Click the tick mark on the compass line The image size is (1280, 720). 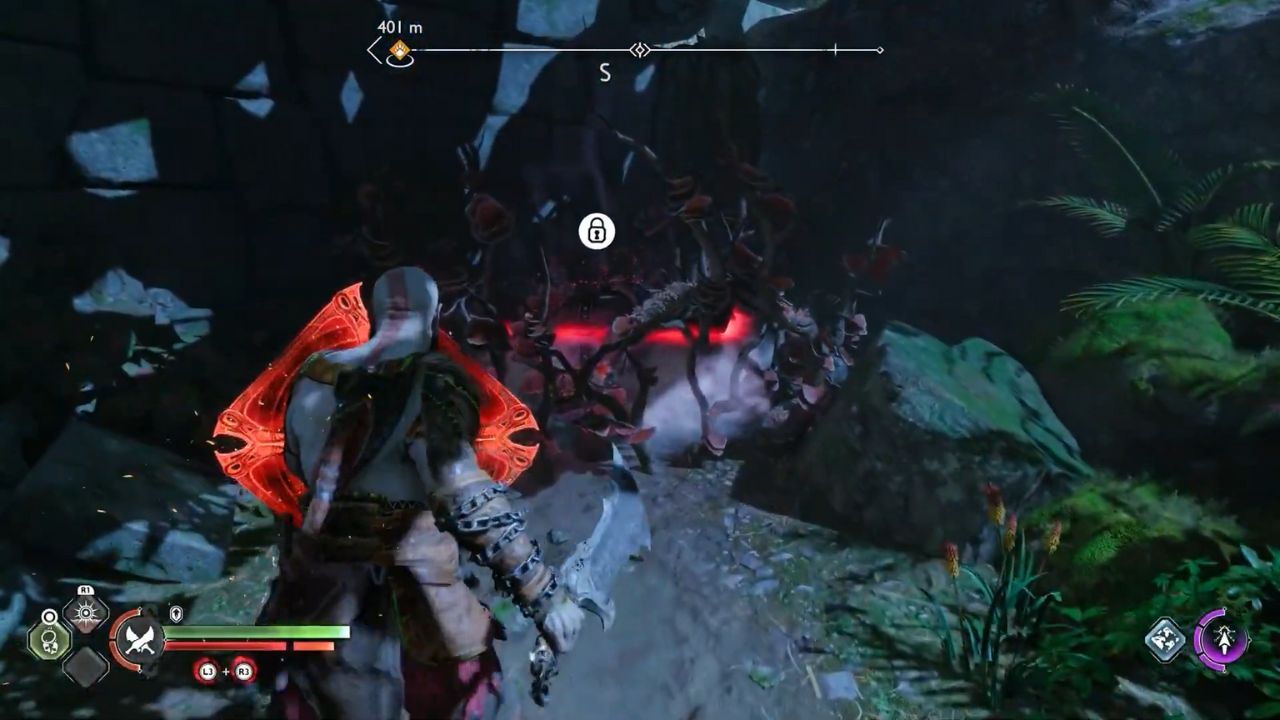(x=836, y=49)
